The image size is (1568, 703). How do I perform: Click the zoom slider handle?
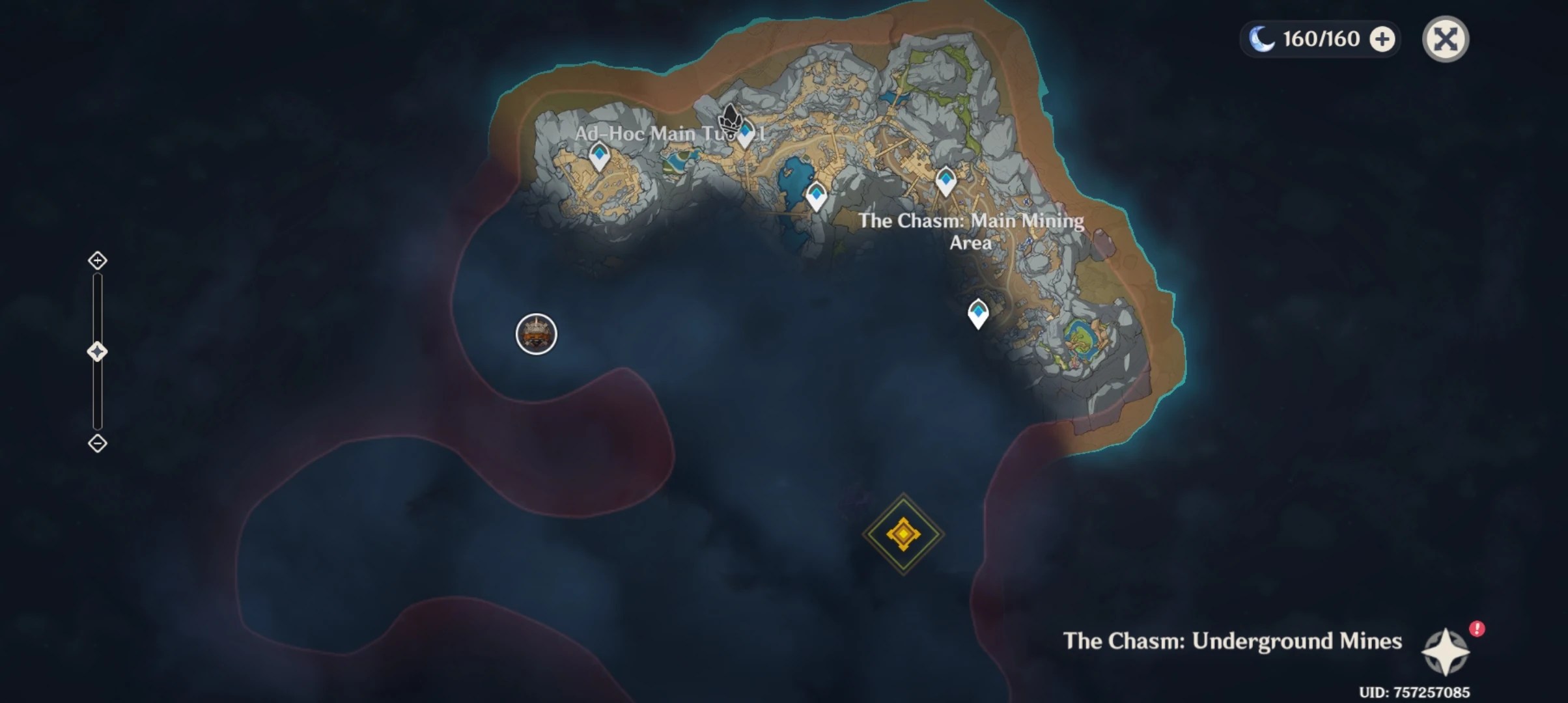[x=98, y=350]
